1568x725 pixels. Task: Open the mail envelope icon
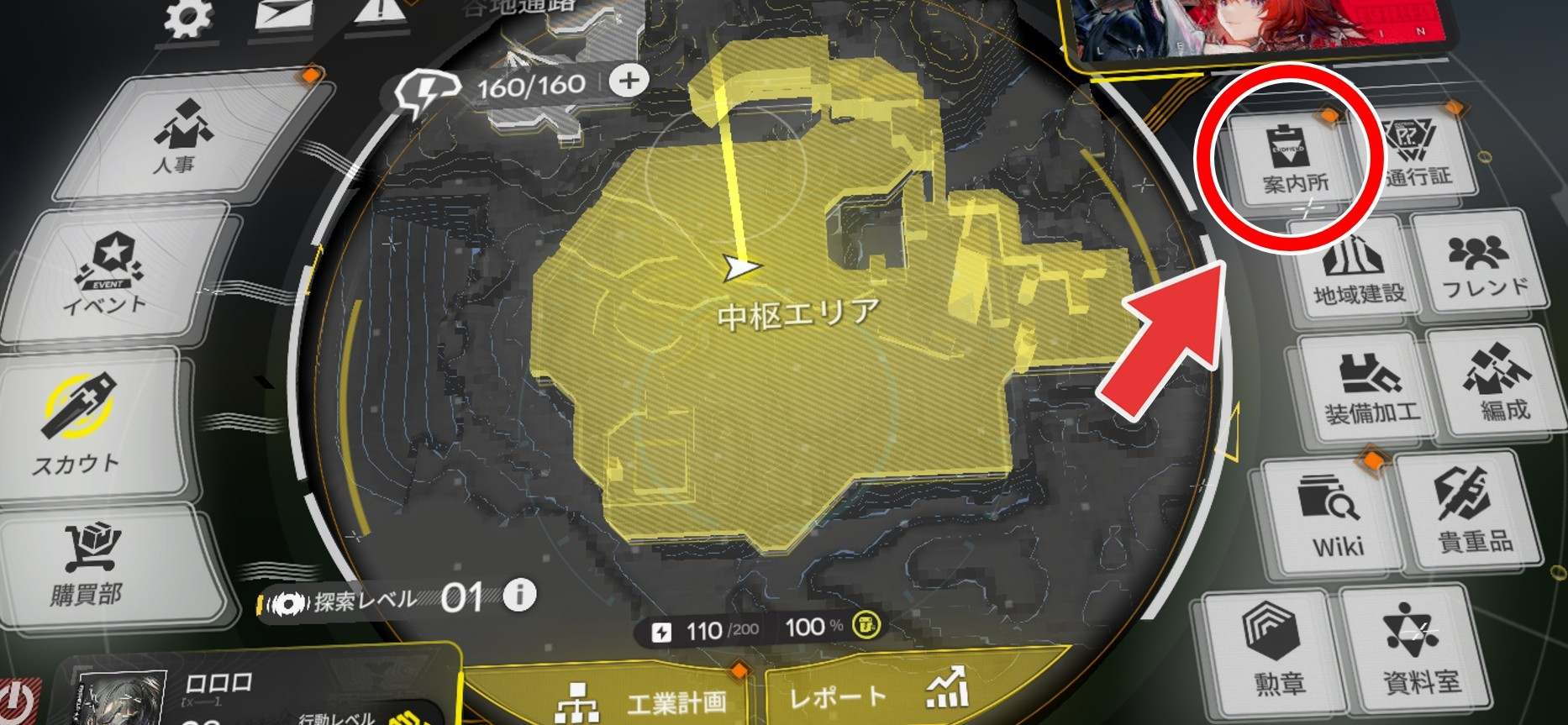tap(284, 17)
